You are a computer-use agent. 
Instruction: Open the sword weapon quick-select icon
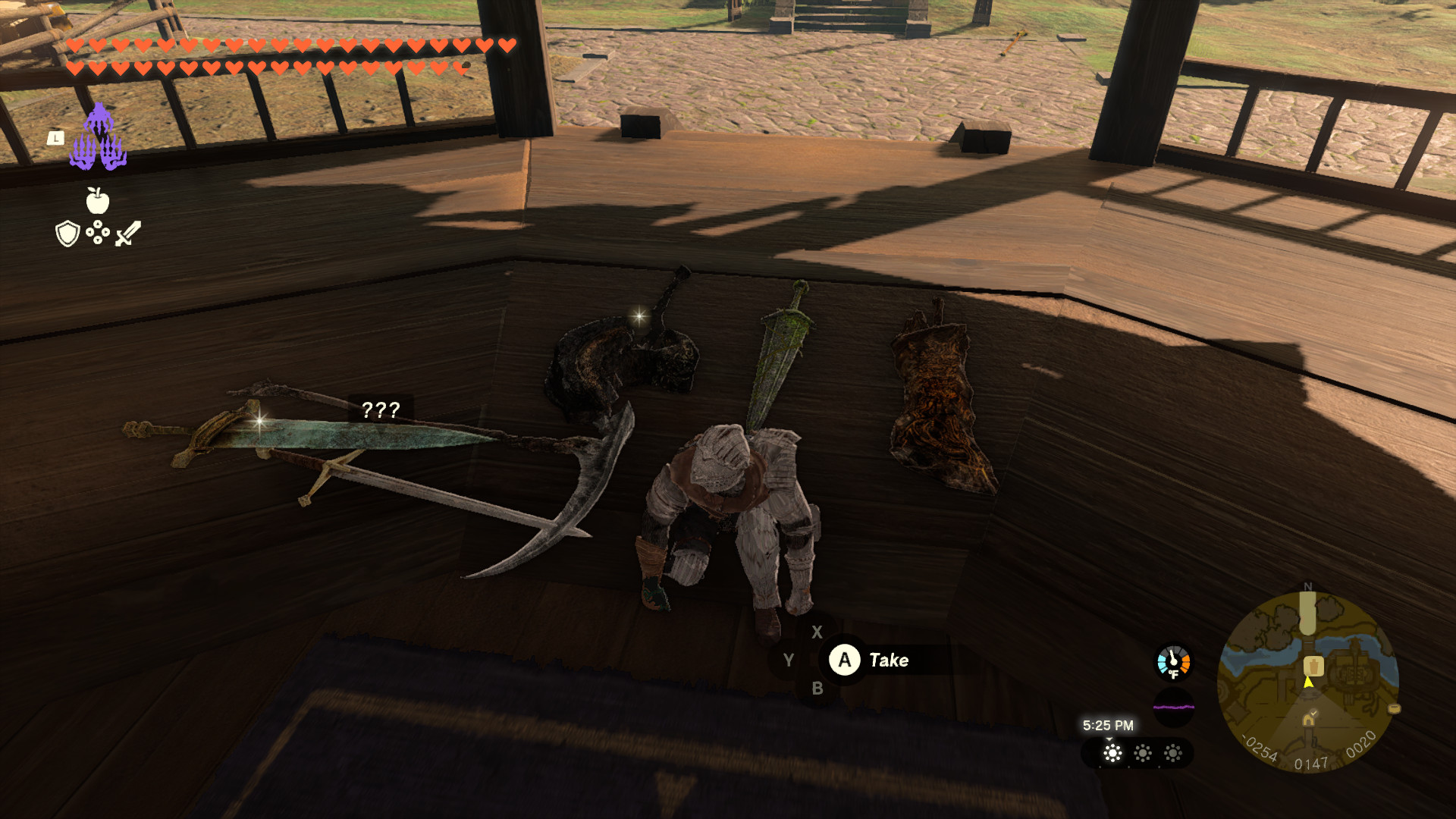128,234
